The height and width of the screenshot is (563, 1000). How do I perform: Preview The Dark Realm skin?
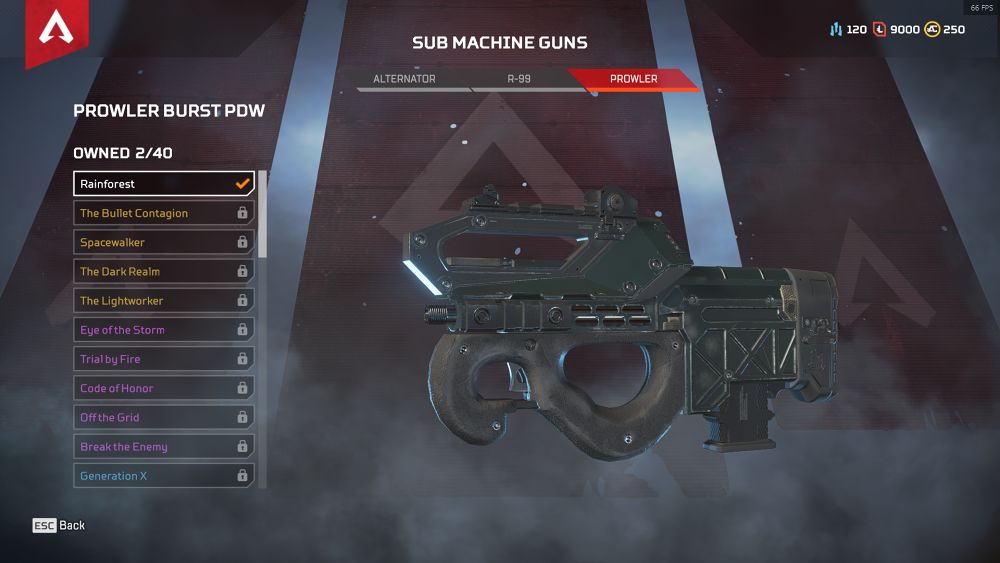tap(164, 271)
